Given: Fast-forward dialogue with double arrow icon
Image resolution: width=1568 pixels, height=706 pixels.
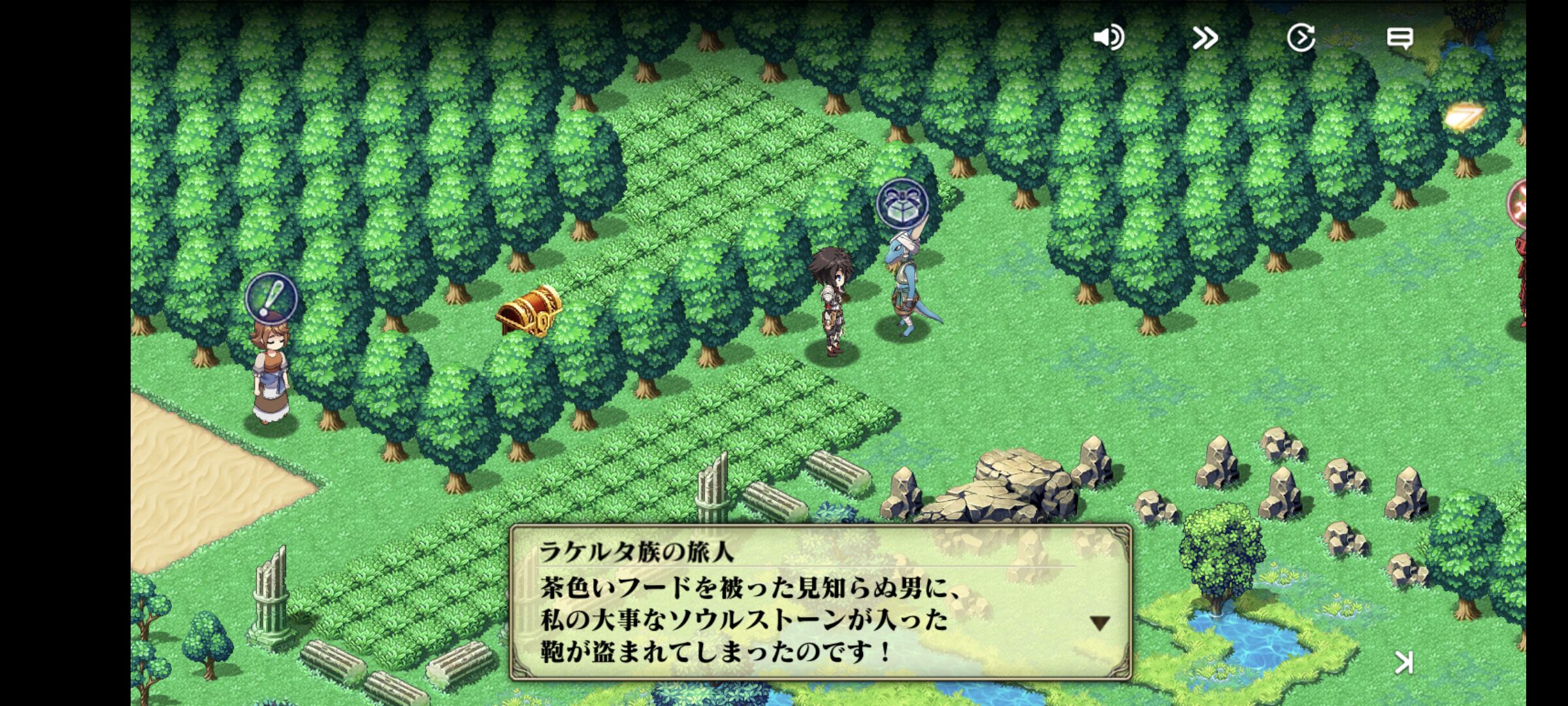Looking at the screenshot, I should [x=1205, y=38].
